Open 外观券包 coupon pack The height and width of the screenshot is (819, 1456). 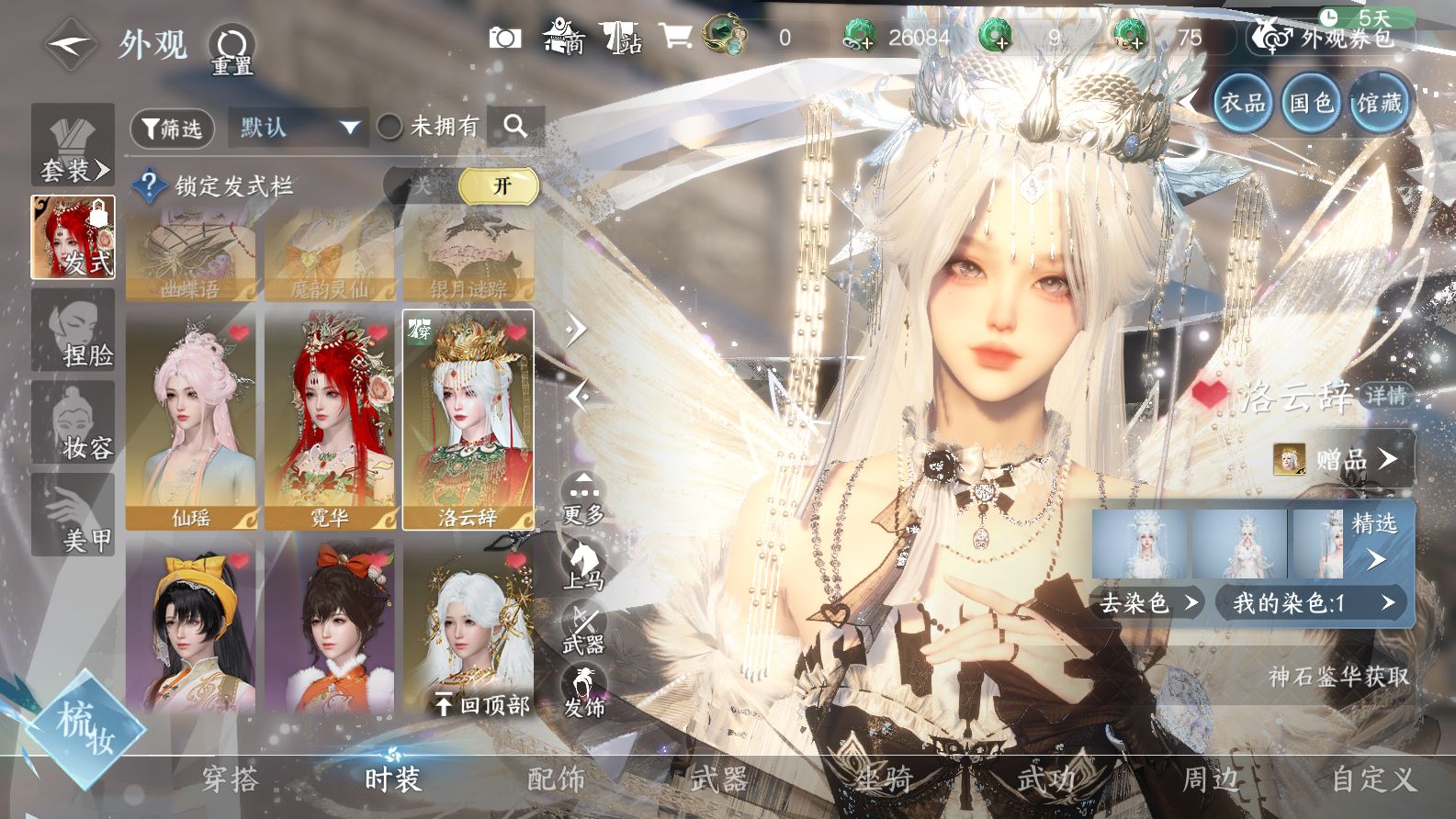pos(1332,38)
